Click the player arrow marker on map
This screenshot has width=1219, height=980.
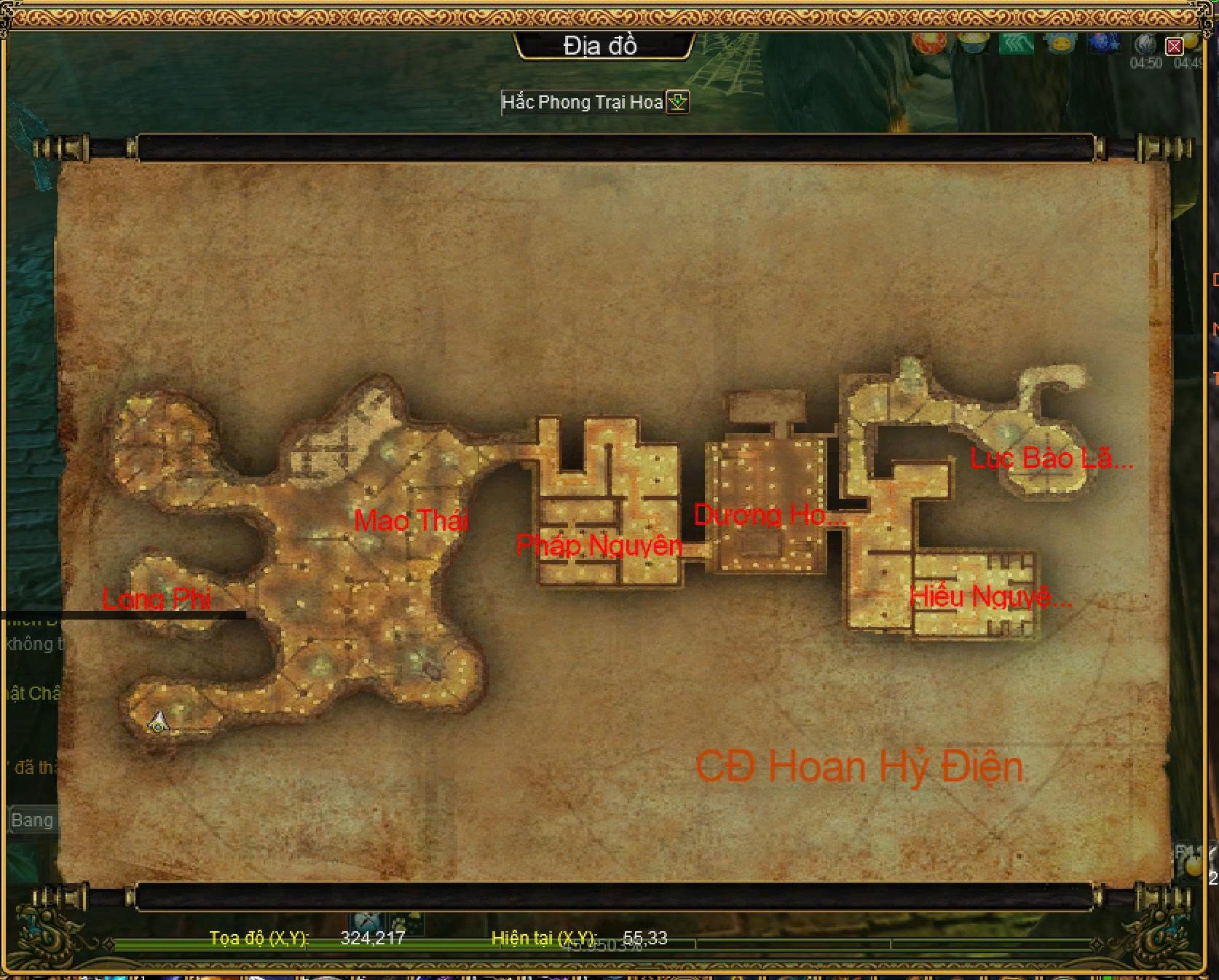pyautogui.click(x=158, y=723)
